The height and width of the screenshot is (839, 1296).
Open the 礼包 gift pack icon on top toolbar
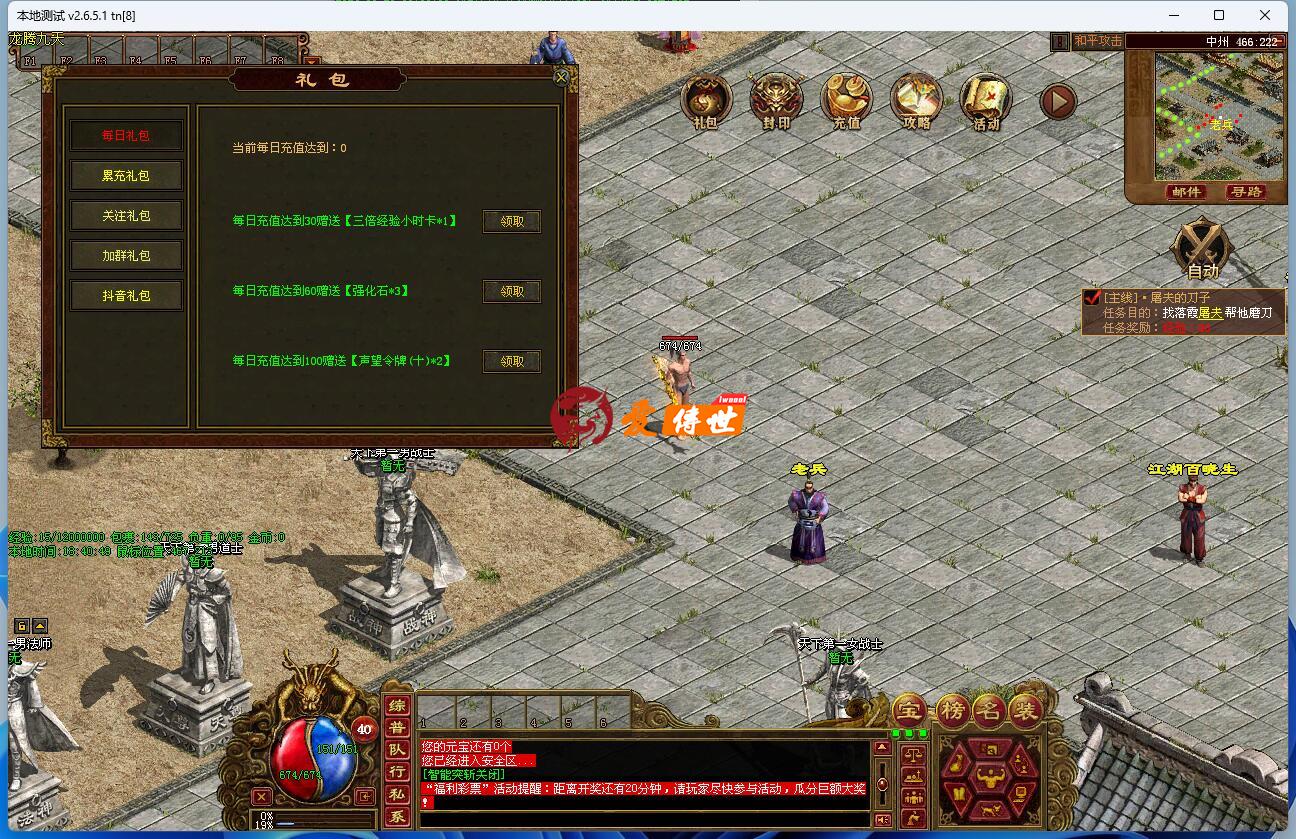(x=706, y=101)
